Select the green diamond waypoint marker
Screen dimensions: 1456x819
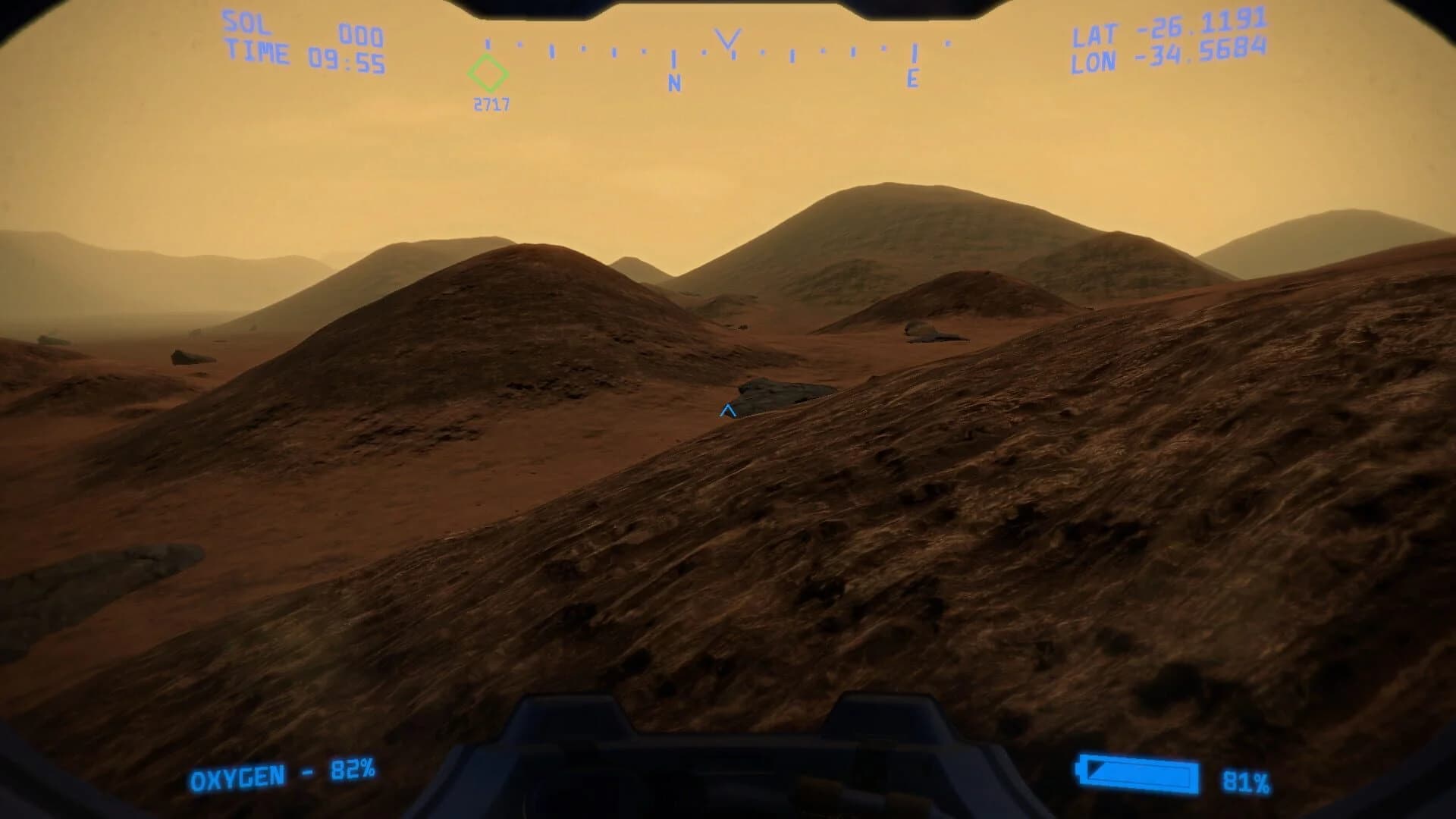tap(488, 74)
